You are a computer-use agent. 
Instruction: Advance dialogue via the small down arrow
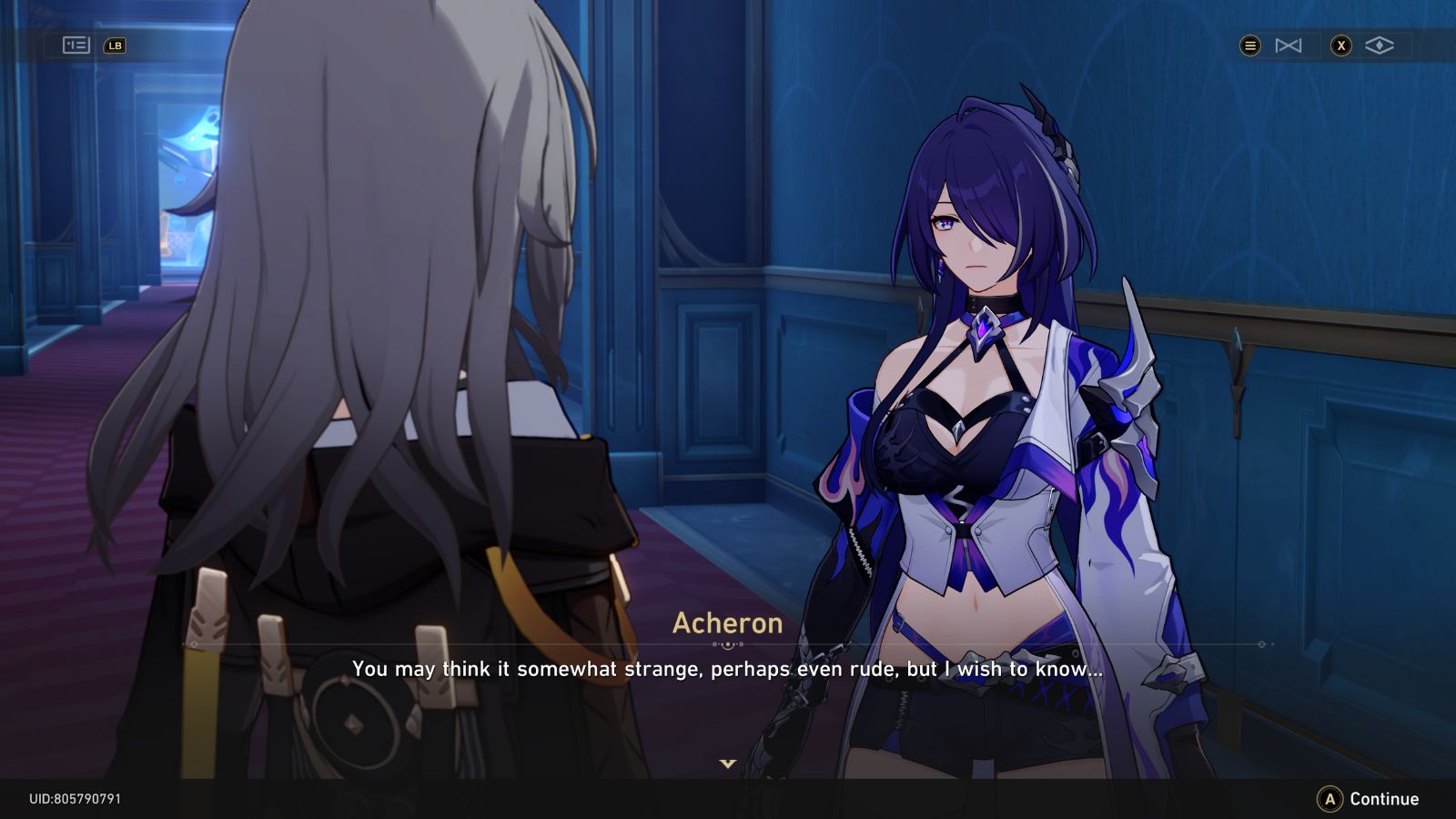(x=727, y=763)
